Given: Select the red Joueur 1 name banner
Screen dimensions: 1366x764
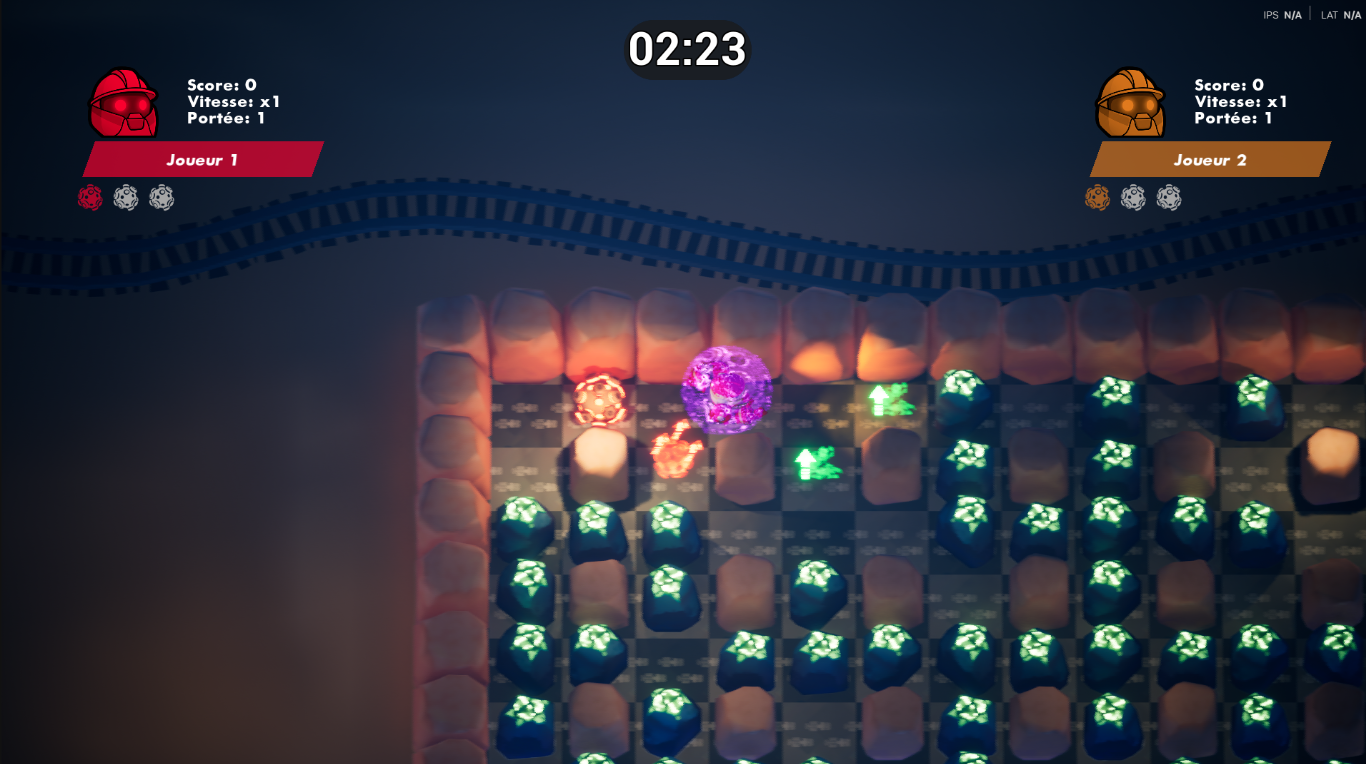Looking at the screenshot, I should (203, 159).
